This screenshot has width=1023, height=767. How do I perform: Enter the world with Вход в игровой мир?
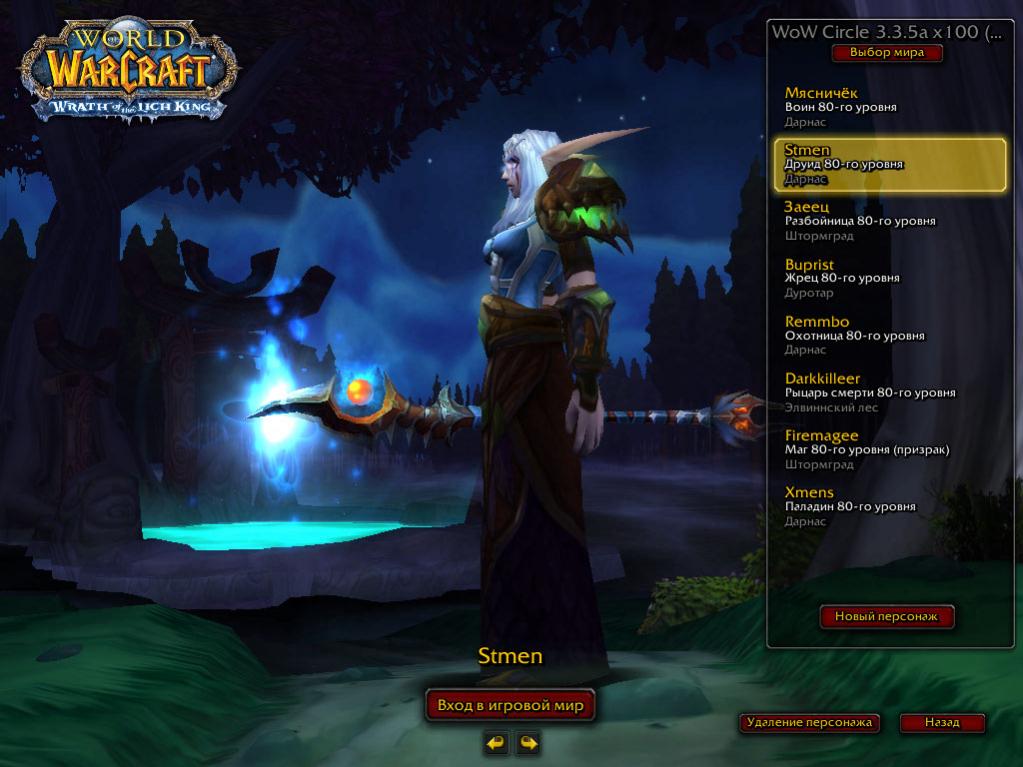click(510, 705)
